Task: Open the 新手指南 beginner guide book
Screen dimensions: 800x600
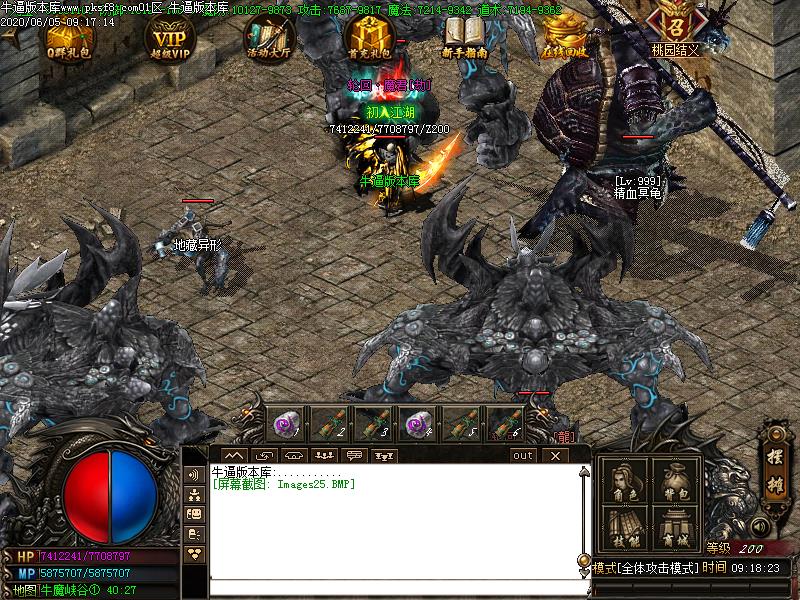Action: pyautogui.click(x=463, y=37)
